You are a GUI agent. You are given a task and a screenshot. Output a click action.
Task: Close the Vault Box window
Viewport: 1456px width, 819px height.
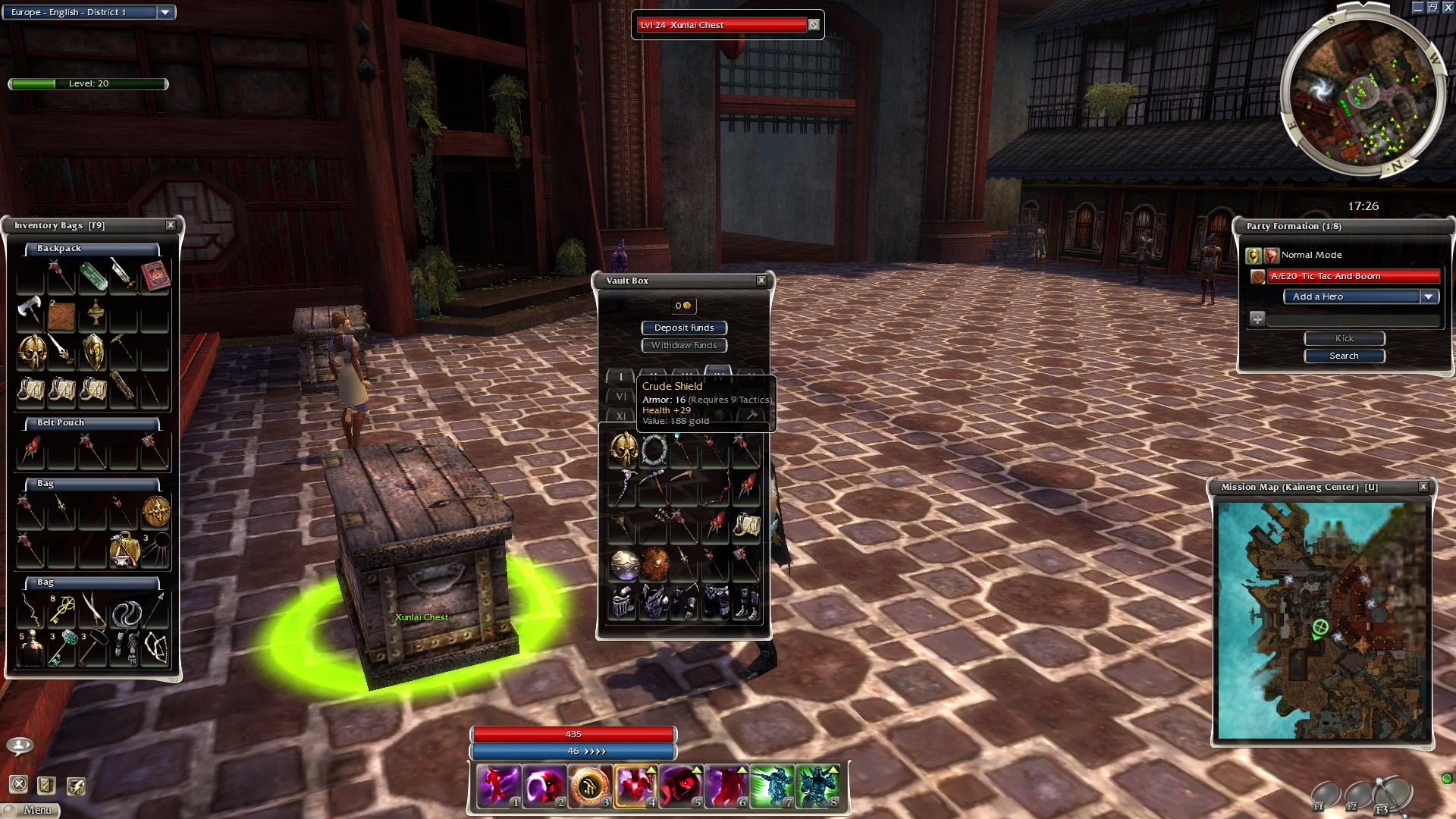(x=761, y=281)
